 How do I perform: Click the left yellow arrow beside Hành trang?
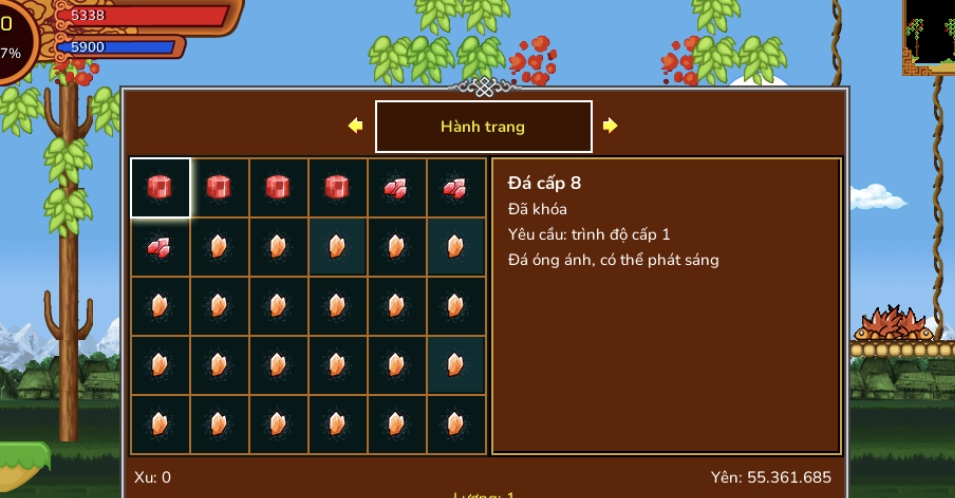point(355,126)
